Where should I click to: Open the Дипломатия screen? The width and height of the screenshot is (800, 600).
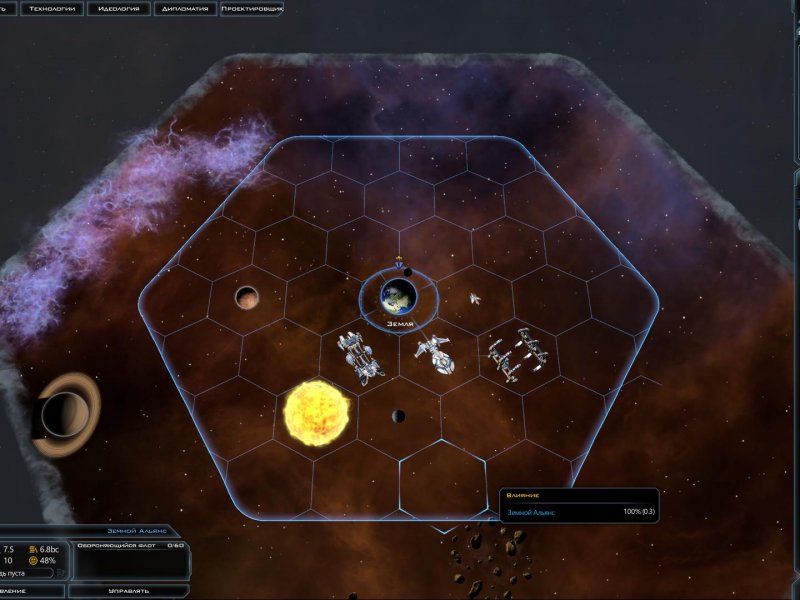point(185,9)
